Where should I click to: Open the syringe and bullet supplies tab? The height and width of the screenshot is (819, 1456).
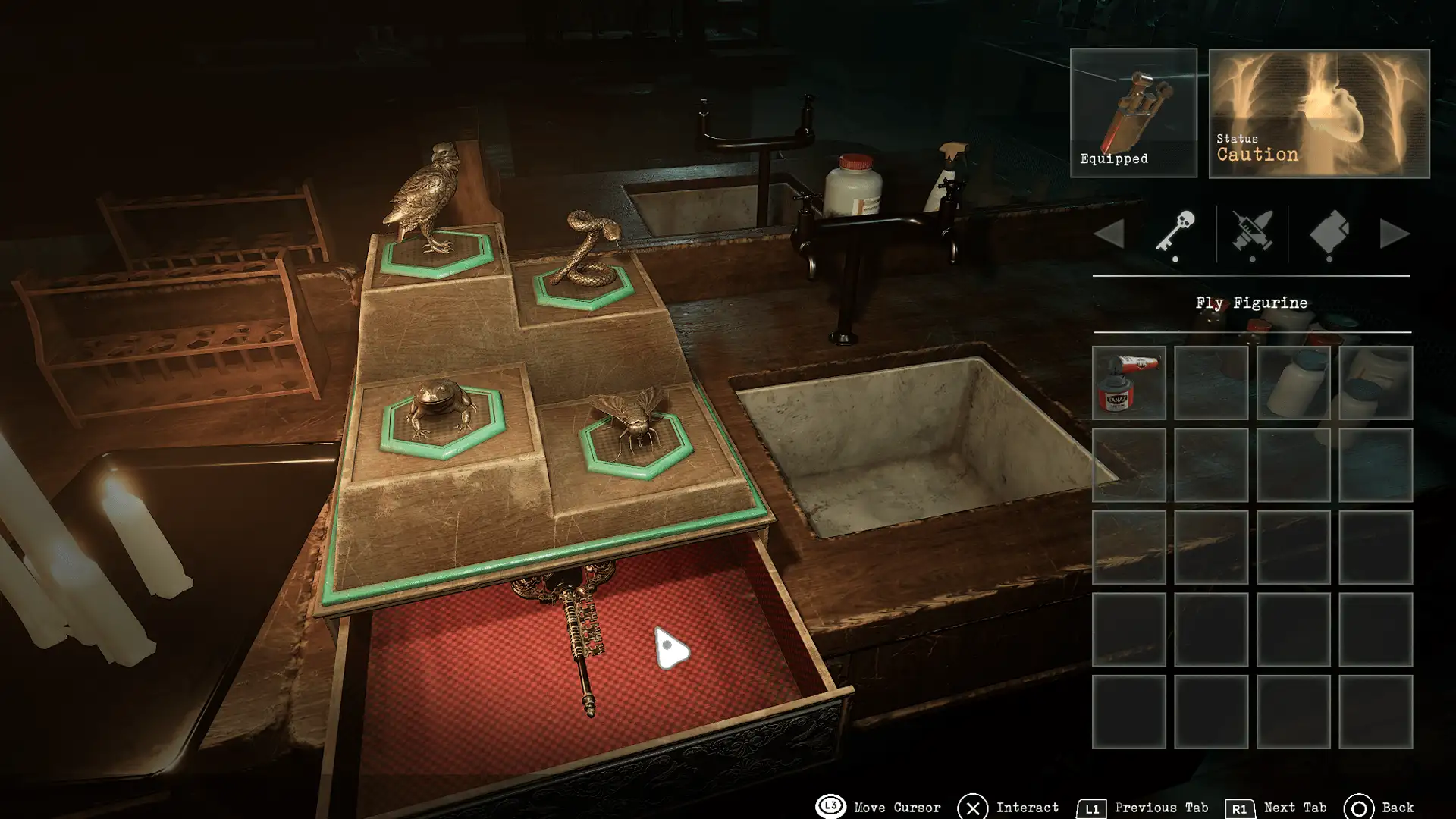click(1252, 232)
